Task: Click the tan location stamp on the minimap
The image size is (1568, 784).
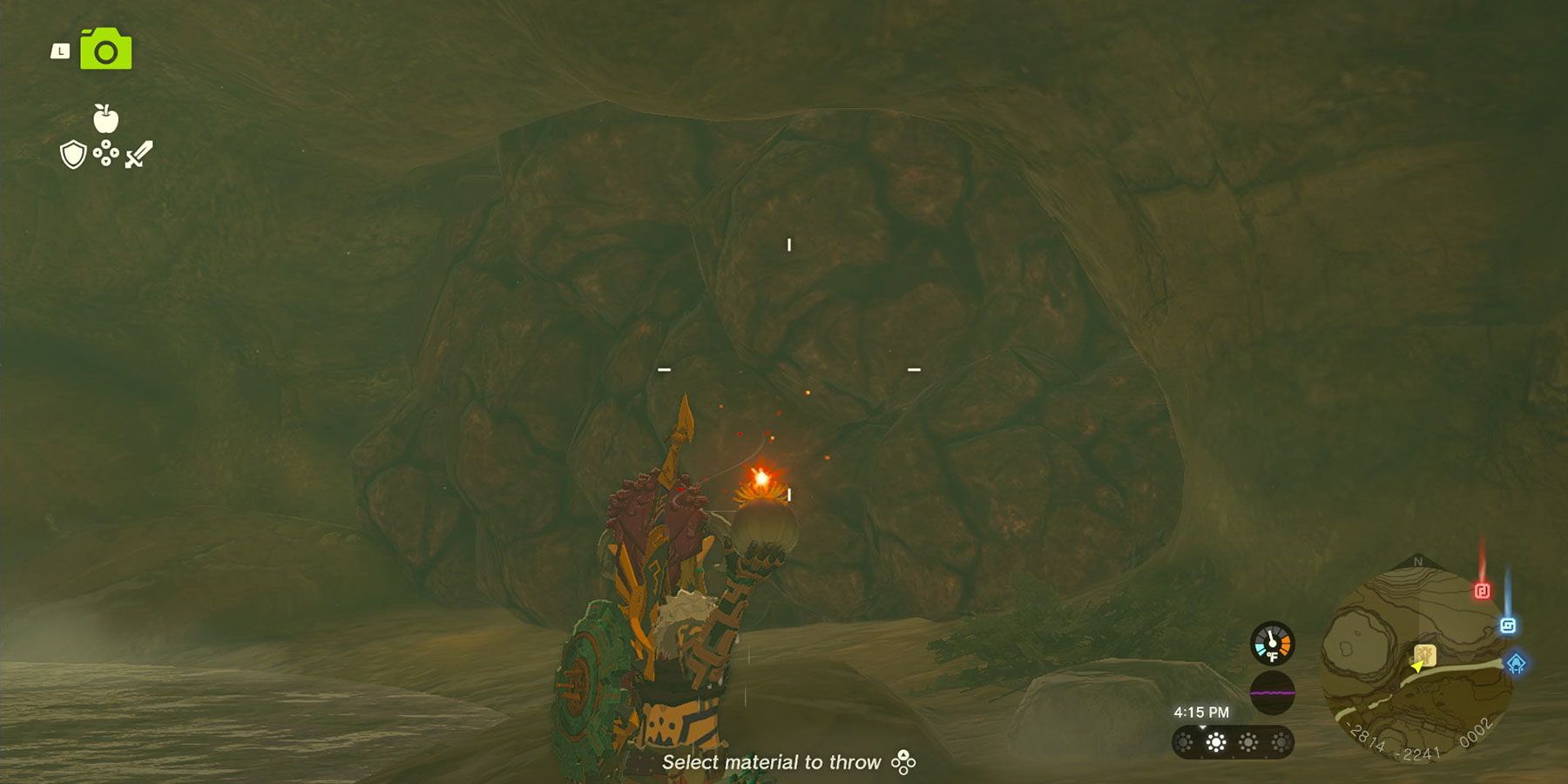Action: click(1425, 655)
